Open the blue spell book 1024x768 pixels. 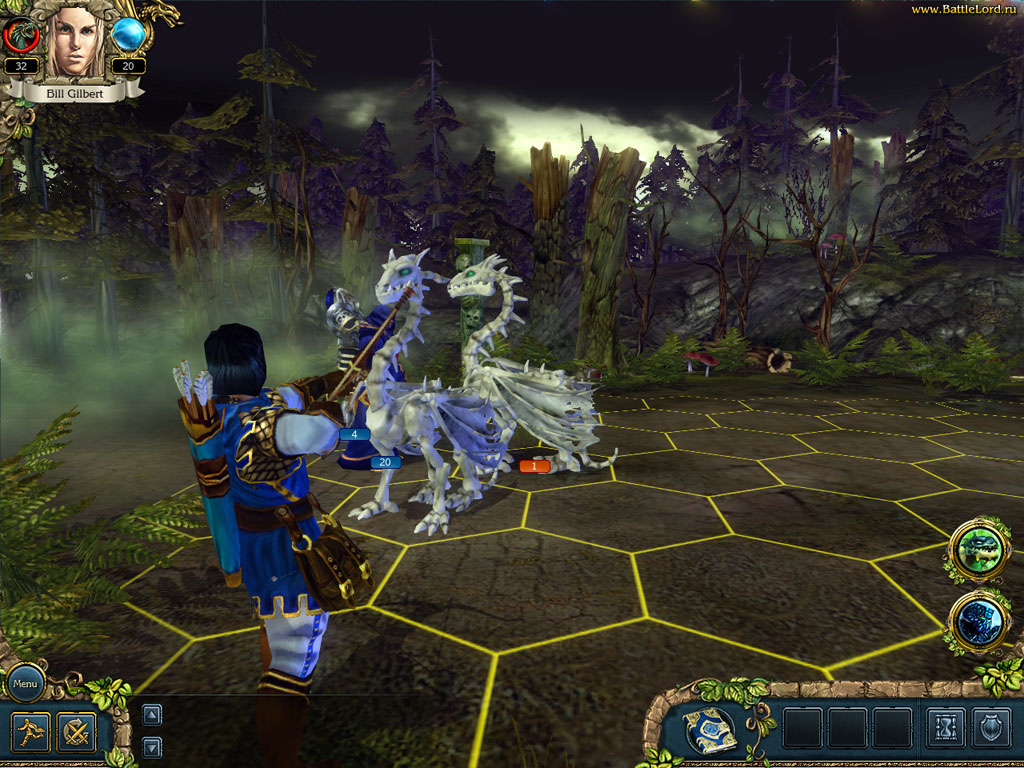click(712, 730)
